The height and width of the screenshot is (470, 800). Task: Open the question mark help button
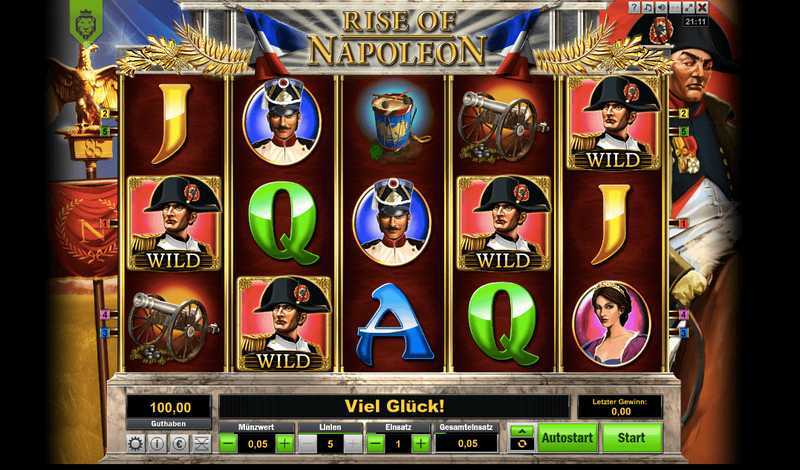click(634, 8)
